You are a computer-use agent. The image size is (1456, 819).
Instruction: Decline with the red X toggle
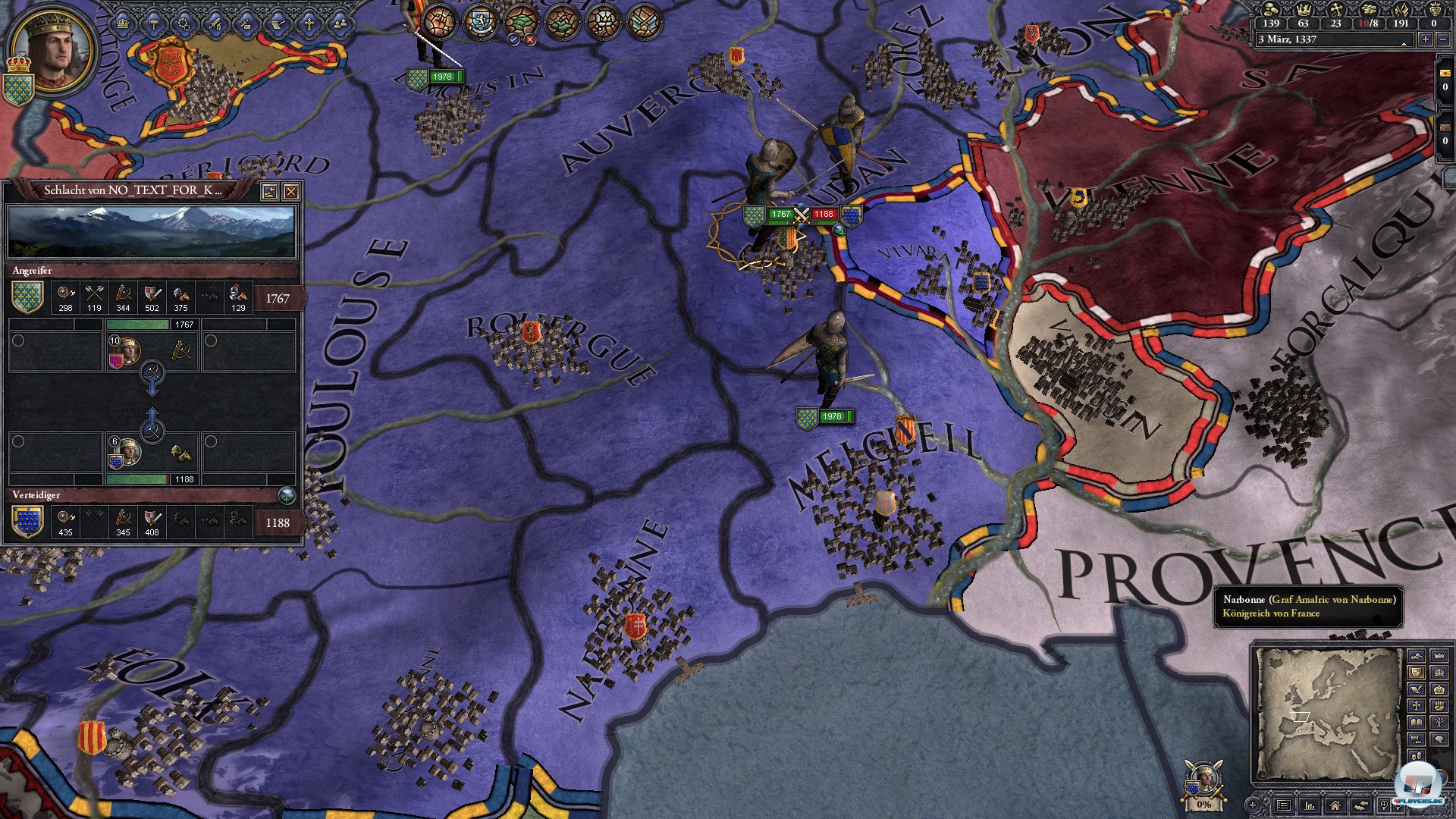point(529,40)
